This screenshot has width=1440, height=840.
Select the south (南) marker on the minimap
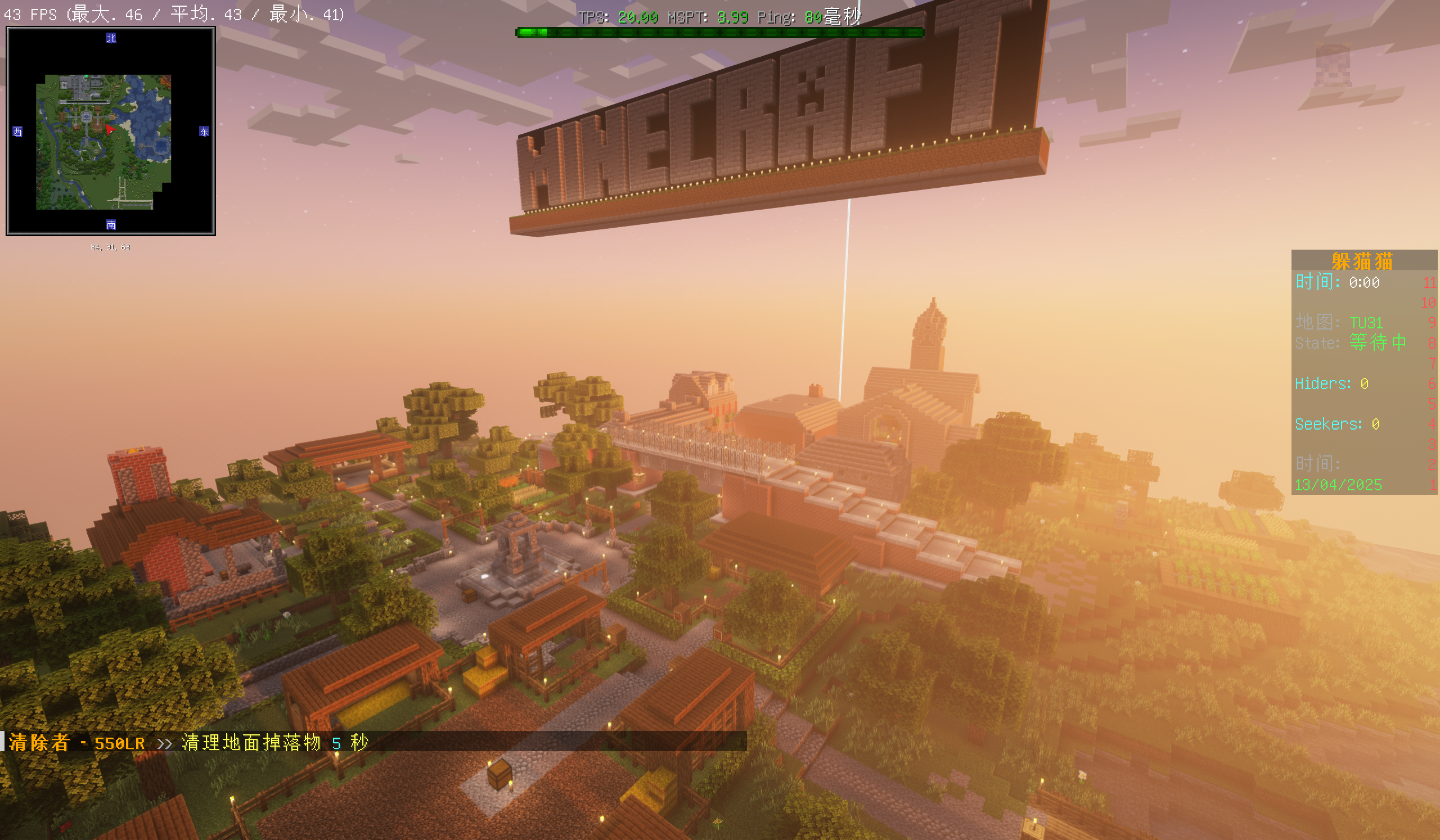111,225
